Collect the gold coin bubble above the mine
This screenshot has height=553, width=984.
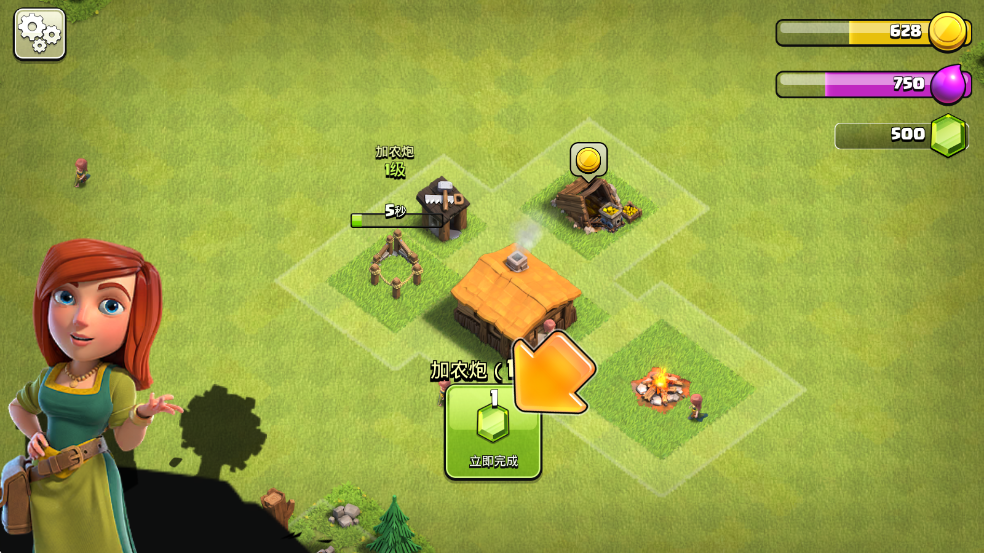tap(589, 160)
